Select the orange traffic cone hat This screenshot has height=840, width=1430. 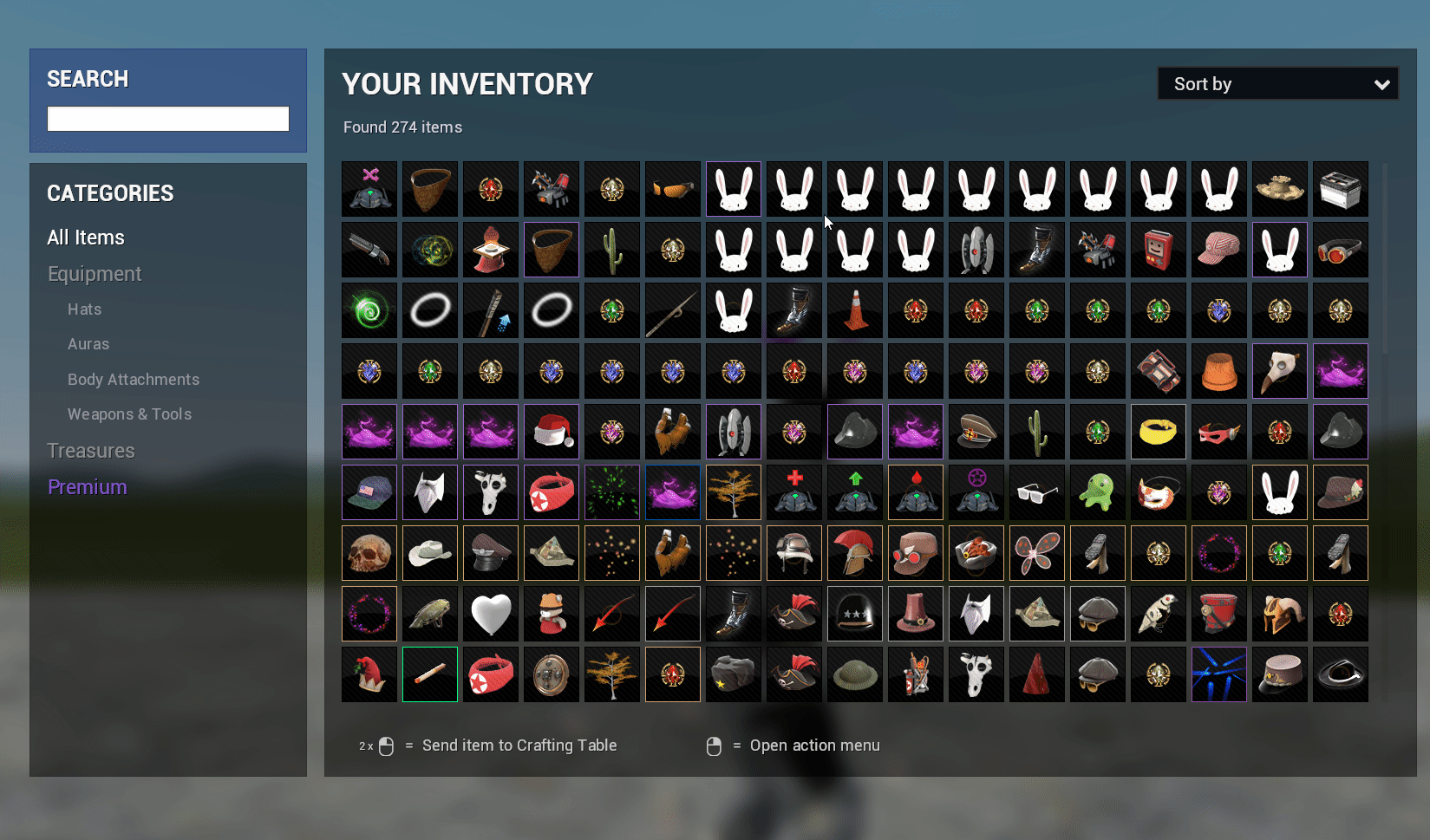[x=854, y=310]
